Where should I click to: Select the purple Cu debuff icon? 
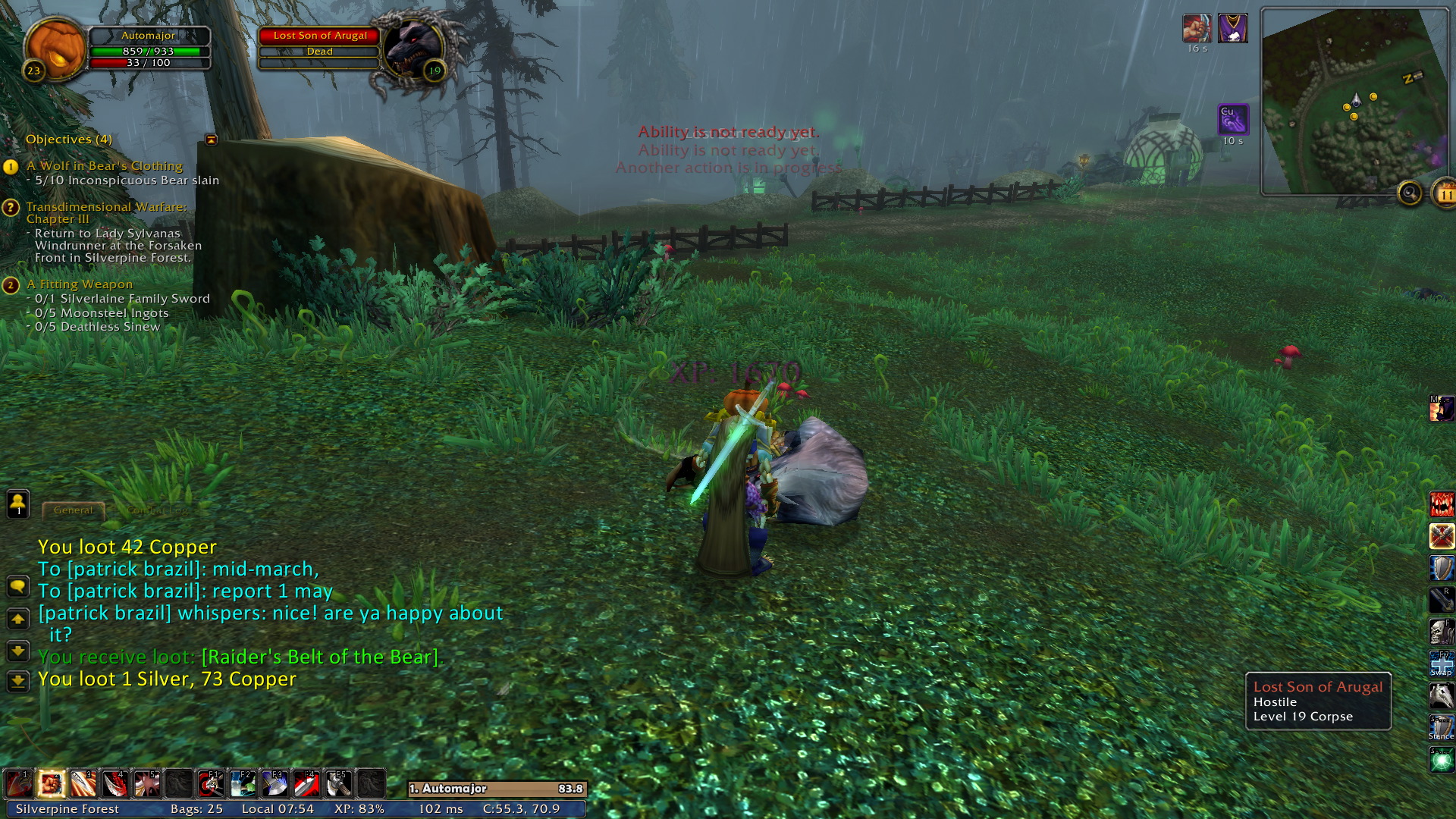[x=1233, y=120]
